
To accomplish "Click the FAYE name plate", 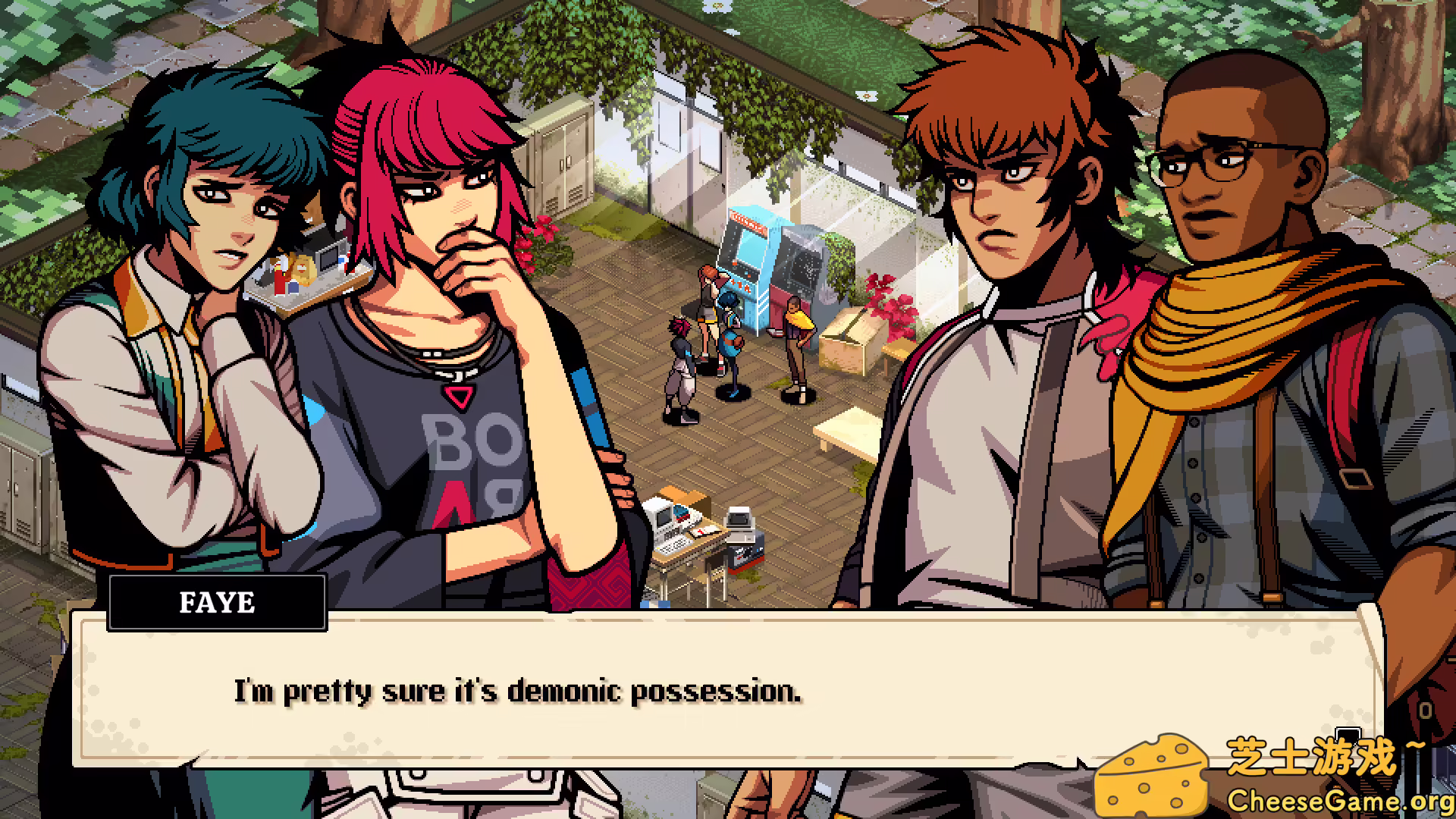I will tap(218, 603).
